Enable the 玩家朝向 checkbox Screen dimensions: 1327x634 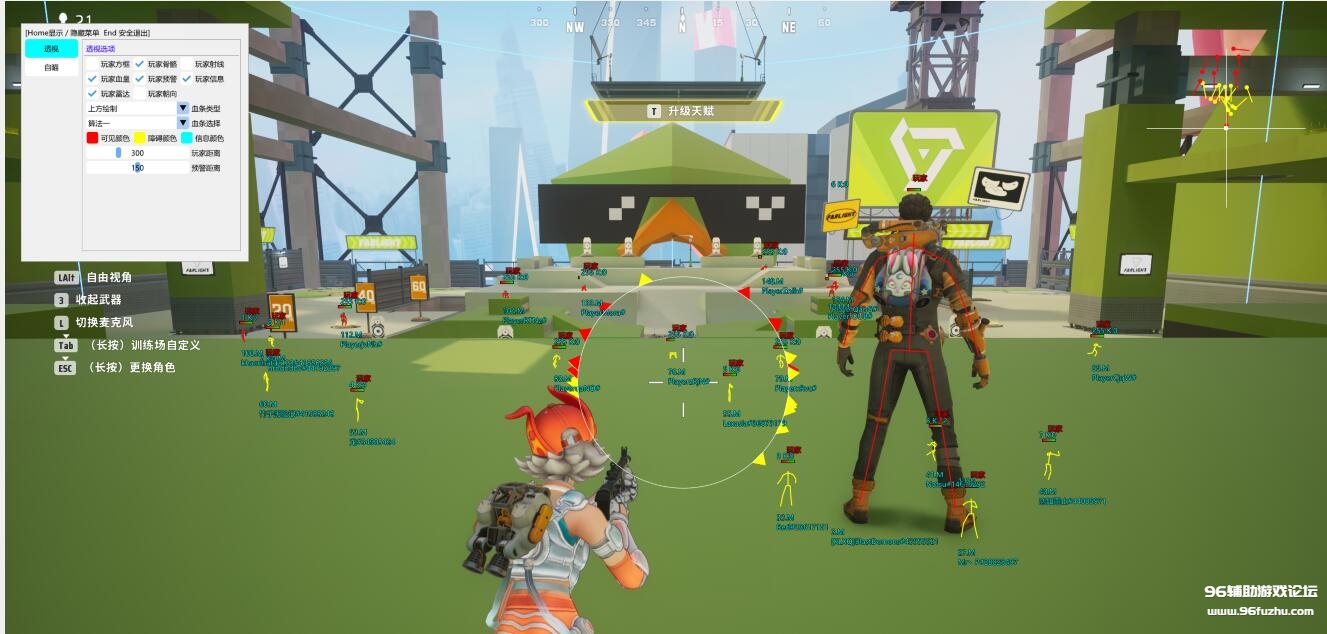pyautogui.click(x=139, y=94)
